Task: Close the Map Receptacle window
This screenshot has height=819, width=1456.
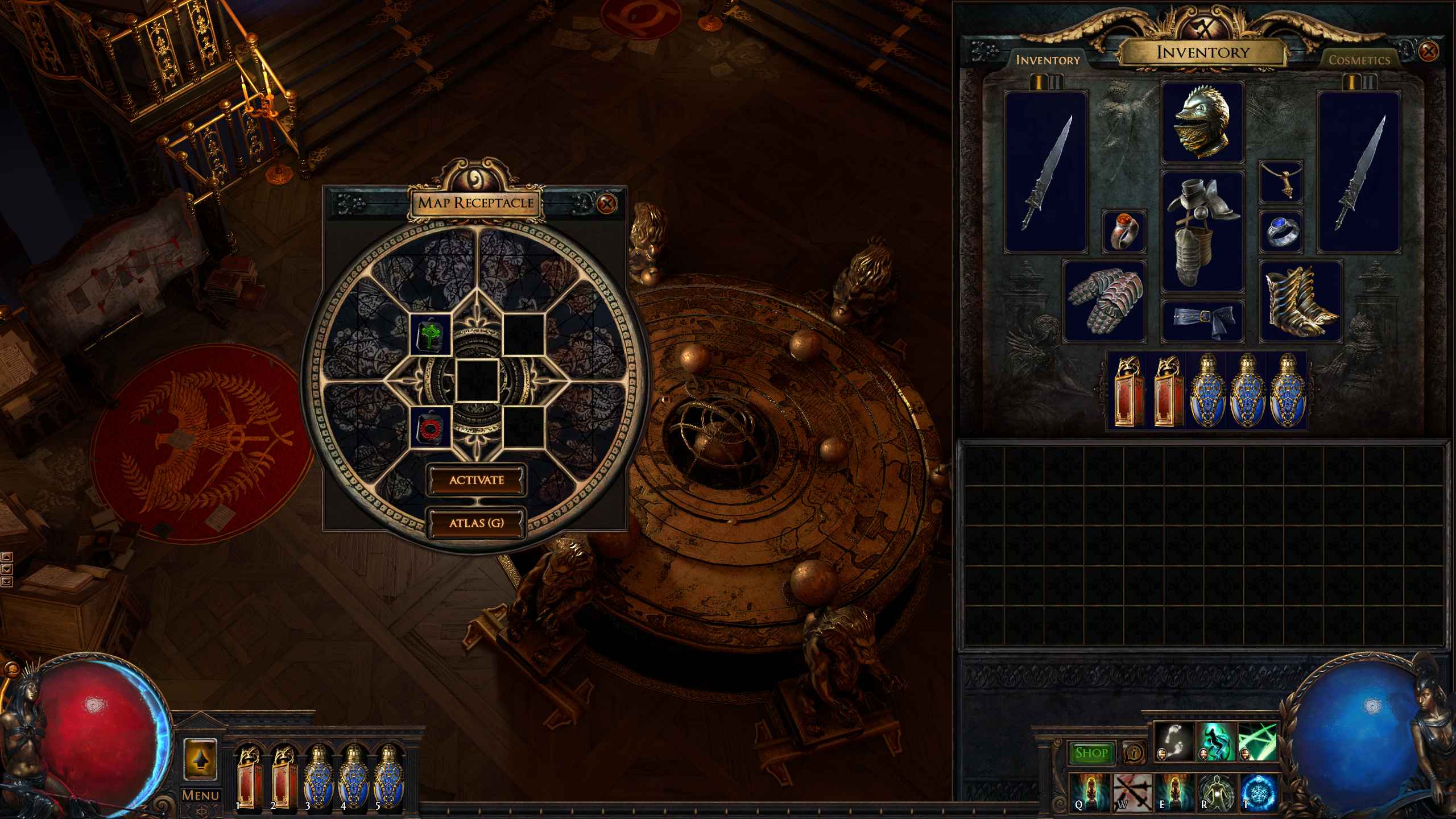Action: [607, 203]
